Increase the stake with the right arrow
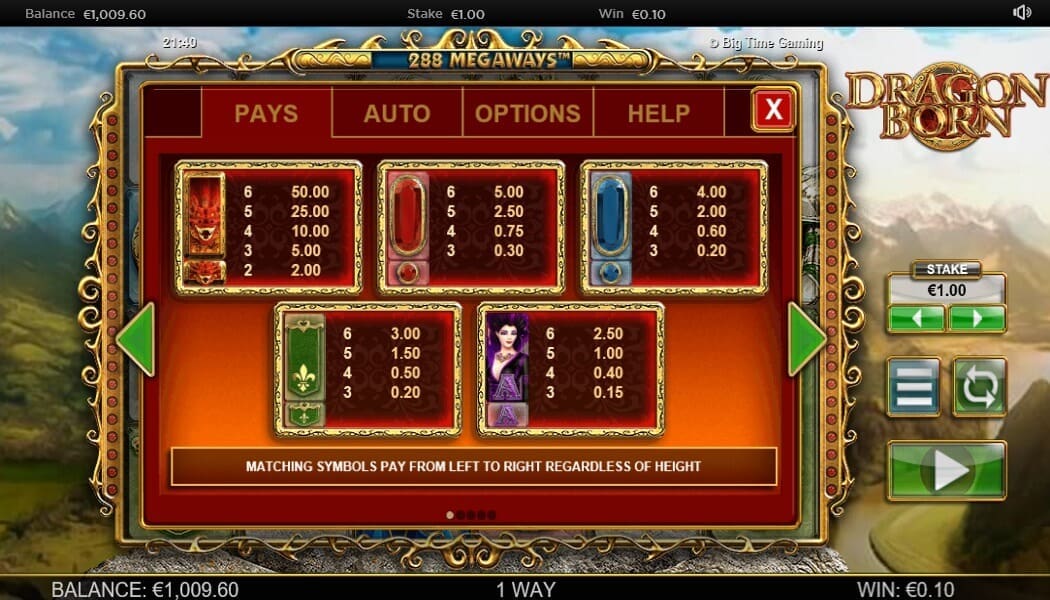Image resolution: width=1050 pixels, height=600 pixels. tap(977, 319)
